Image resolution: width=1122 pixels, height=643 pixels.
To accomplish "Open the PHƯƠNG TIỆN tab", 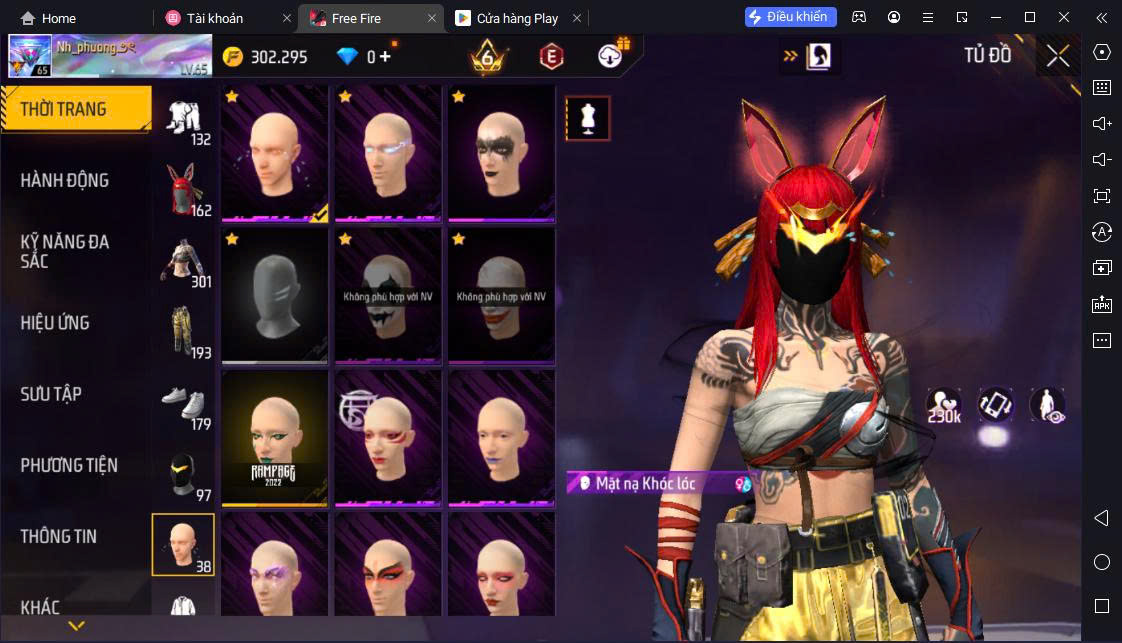I will click(69, 465).
